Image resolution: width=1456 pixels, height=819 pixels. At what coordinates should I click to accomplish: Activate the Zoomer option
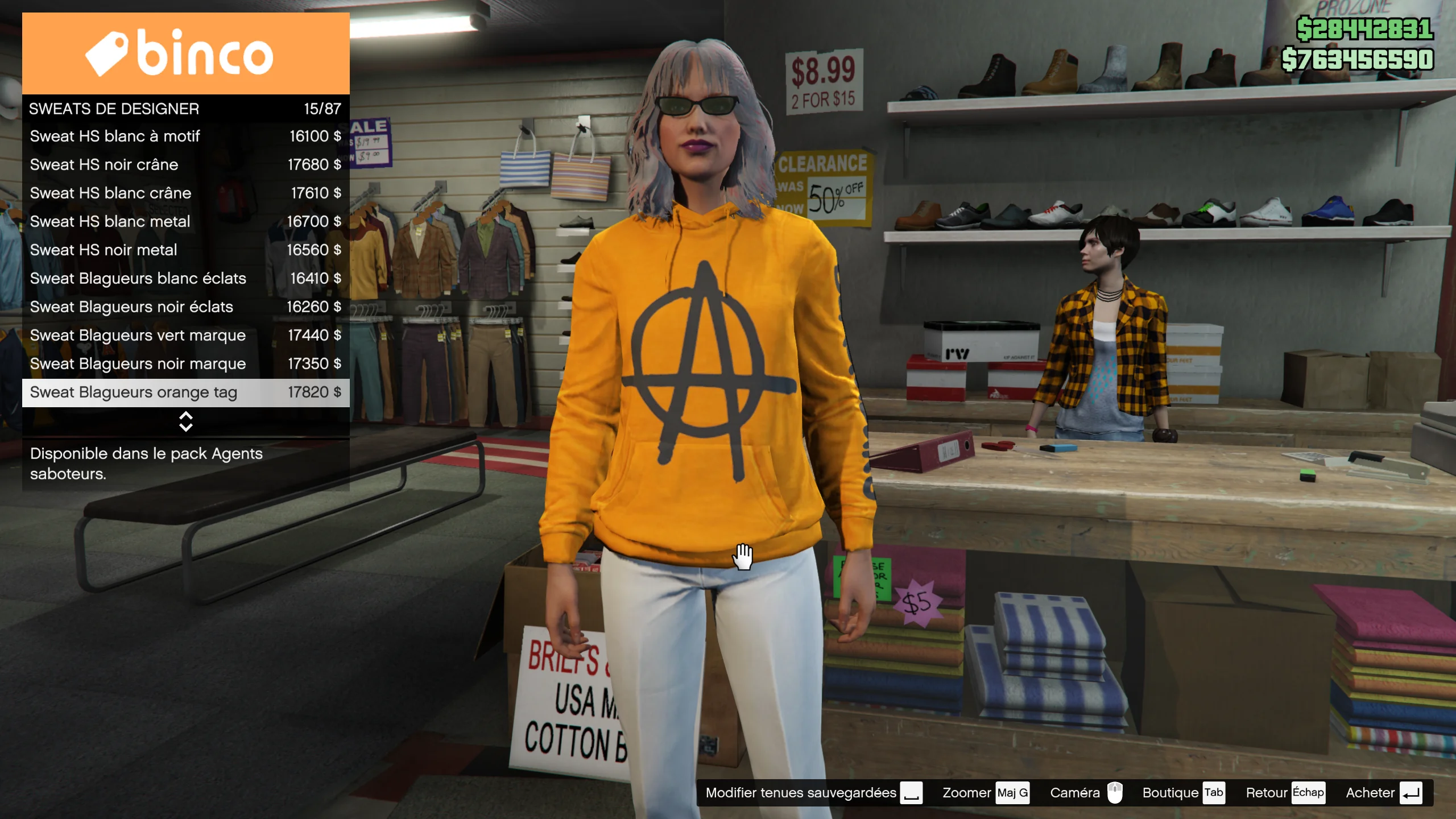985,793
